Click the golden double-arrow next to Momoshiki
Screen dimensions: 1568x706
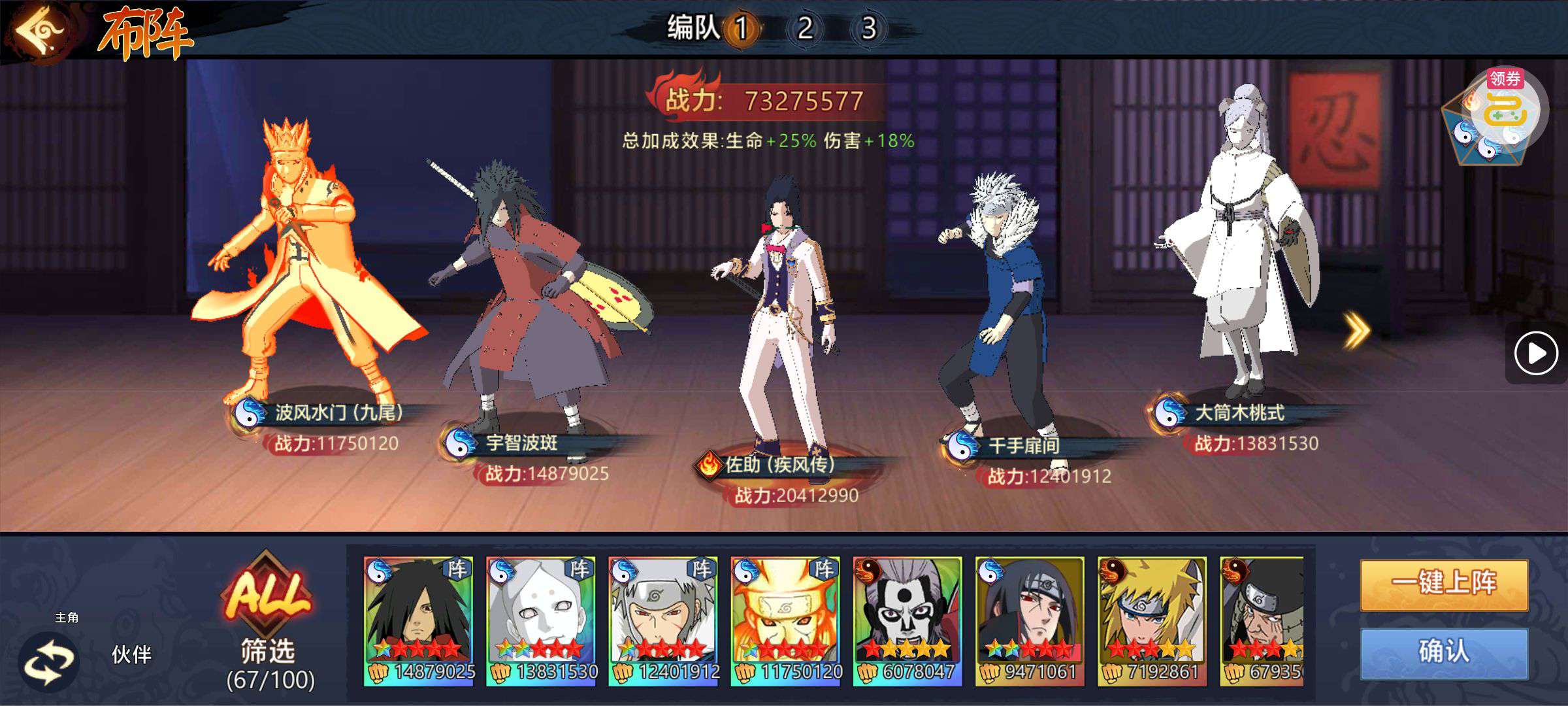pyautogui.click(x=1356, y=330)
